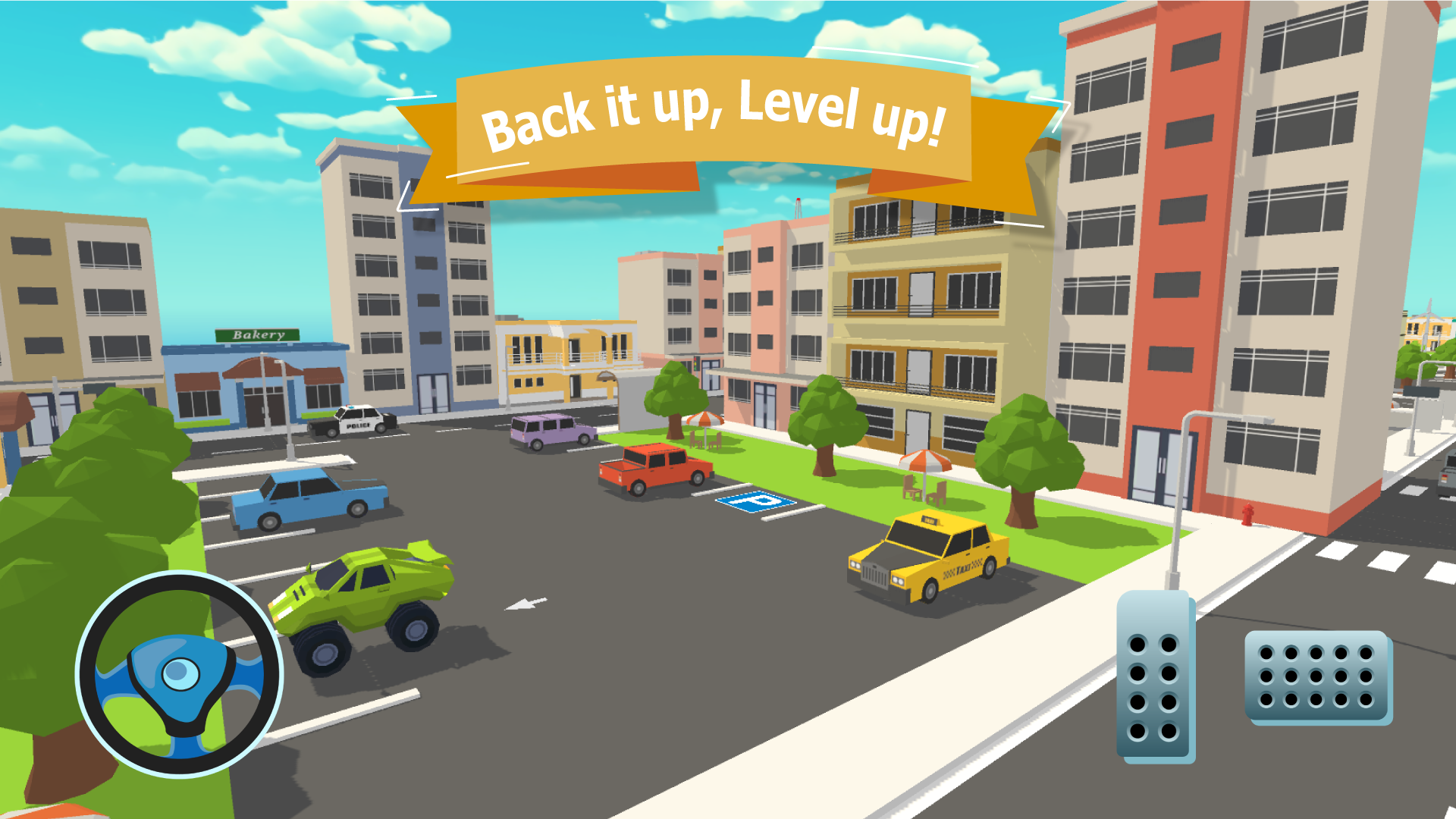Click the blue parking spot marker
The width and height of the screenshot is (1456, 819).
point(755,503)
